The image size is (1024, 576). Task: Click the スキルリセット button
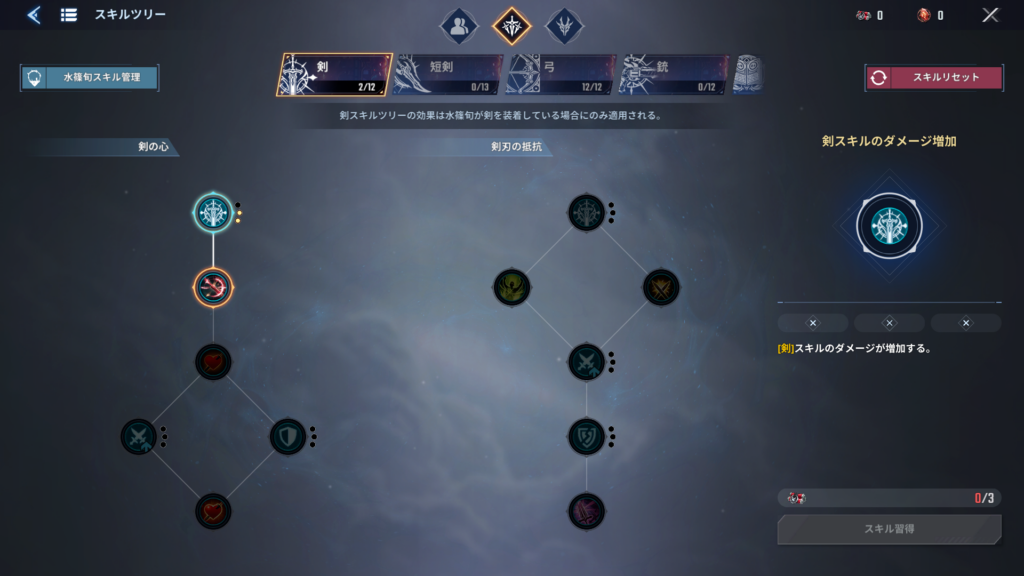[x=934, y=78]
